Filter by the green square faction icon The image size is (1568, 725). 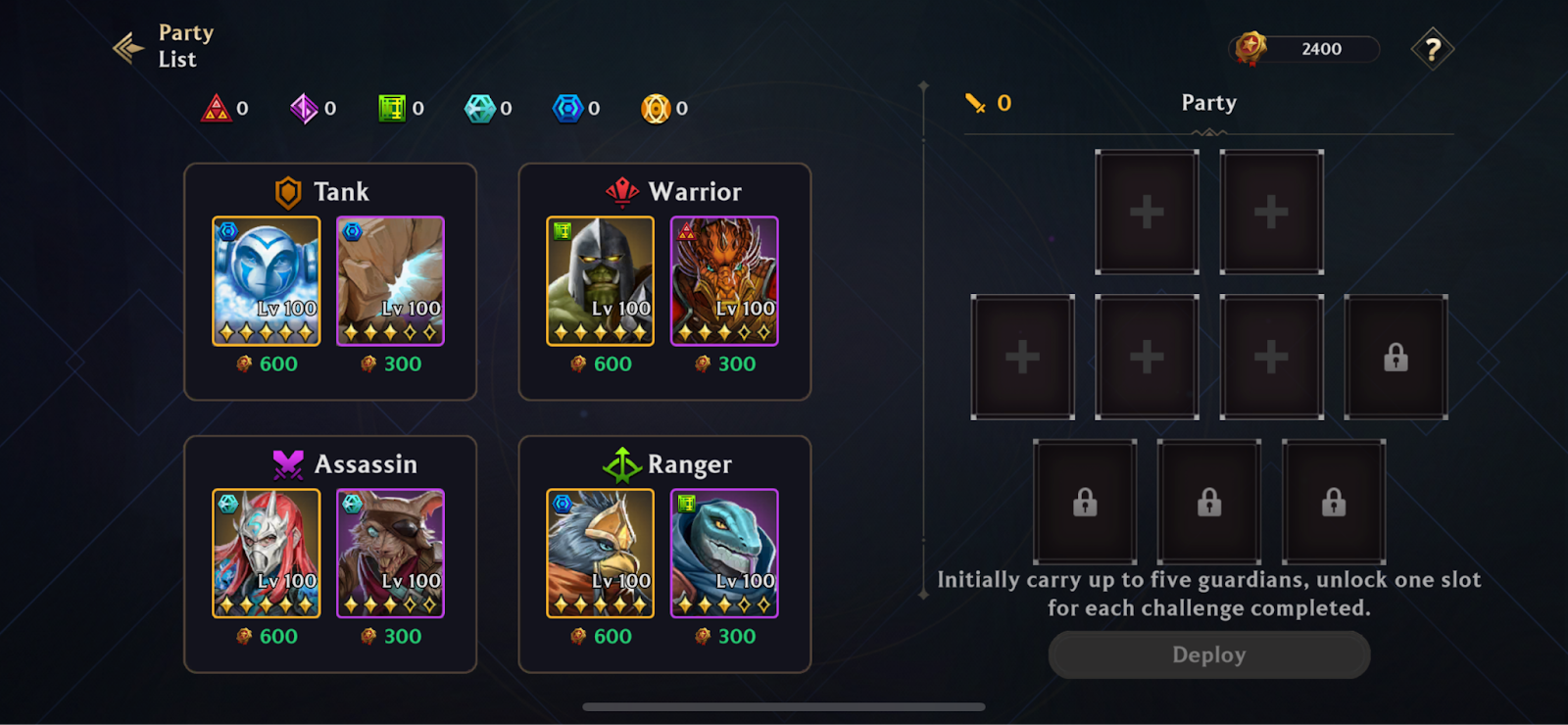(392, 108)
